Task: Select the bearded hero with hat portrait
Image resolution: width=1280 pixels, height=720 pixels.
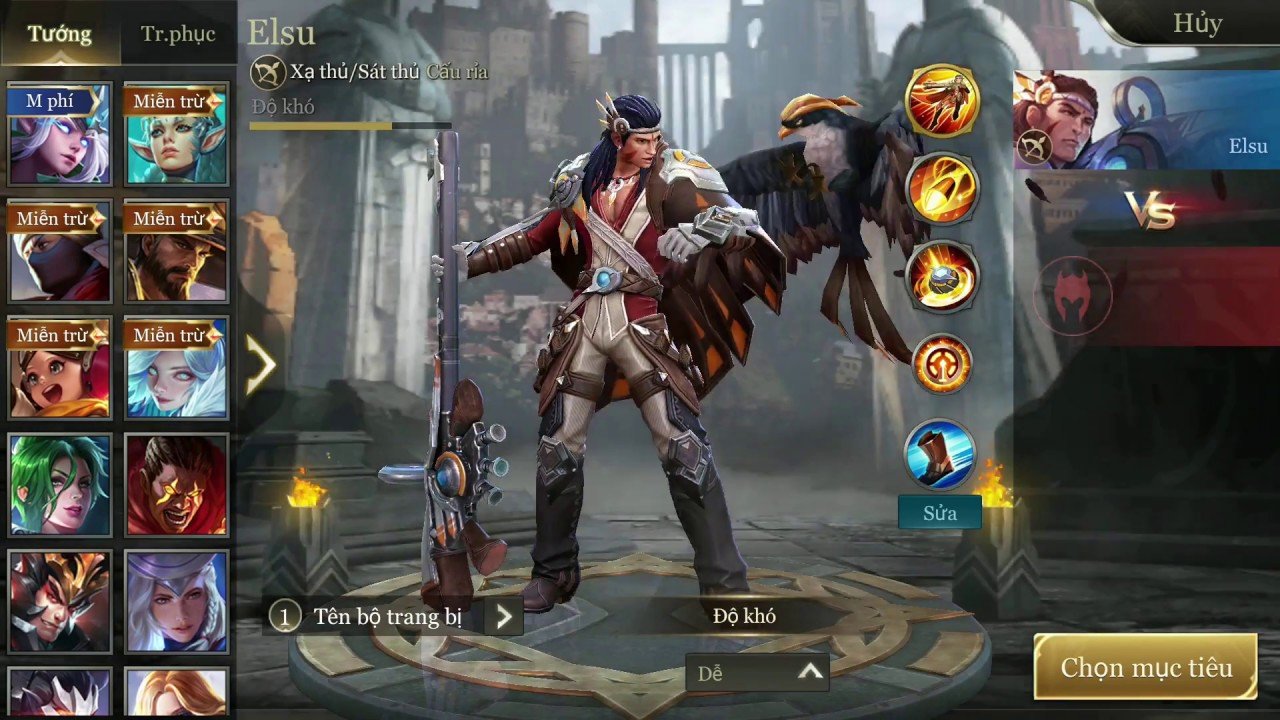Action: tap(176, 253)
